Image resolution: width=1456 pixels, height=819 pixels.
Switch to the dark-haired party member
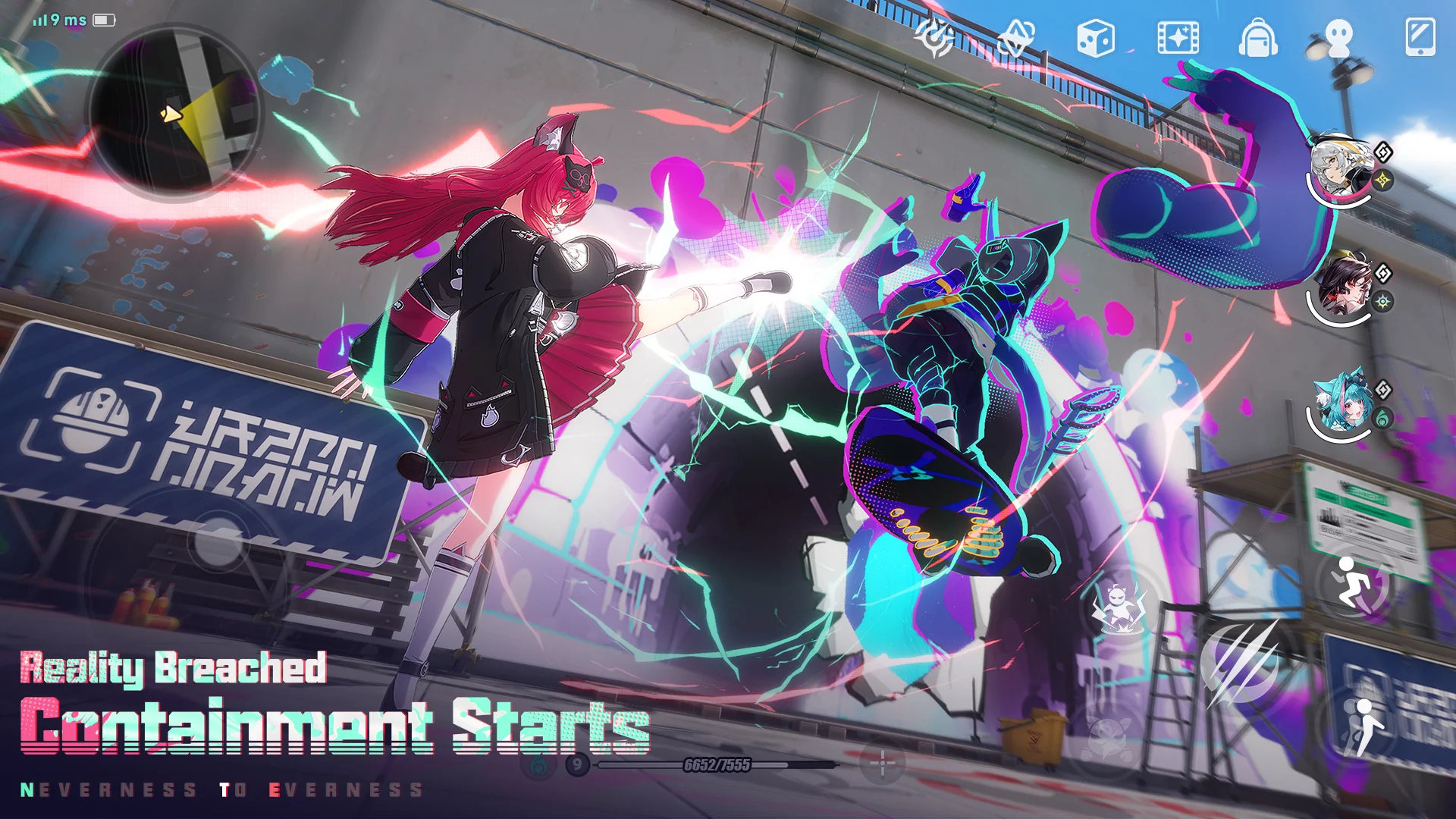[1342, 288]
